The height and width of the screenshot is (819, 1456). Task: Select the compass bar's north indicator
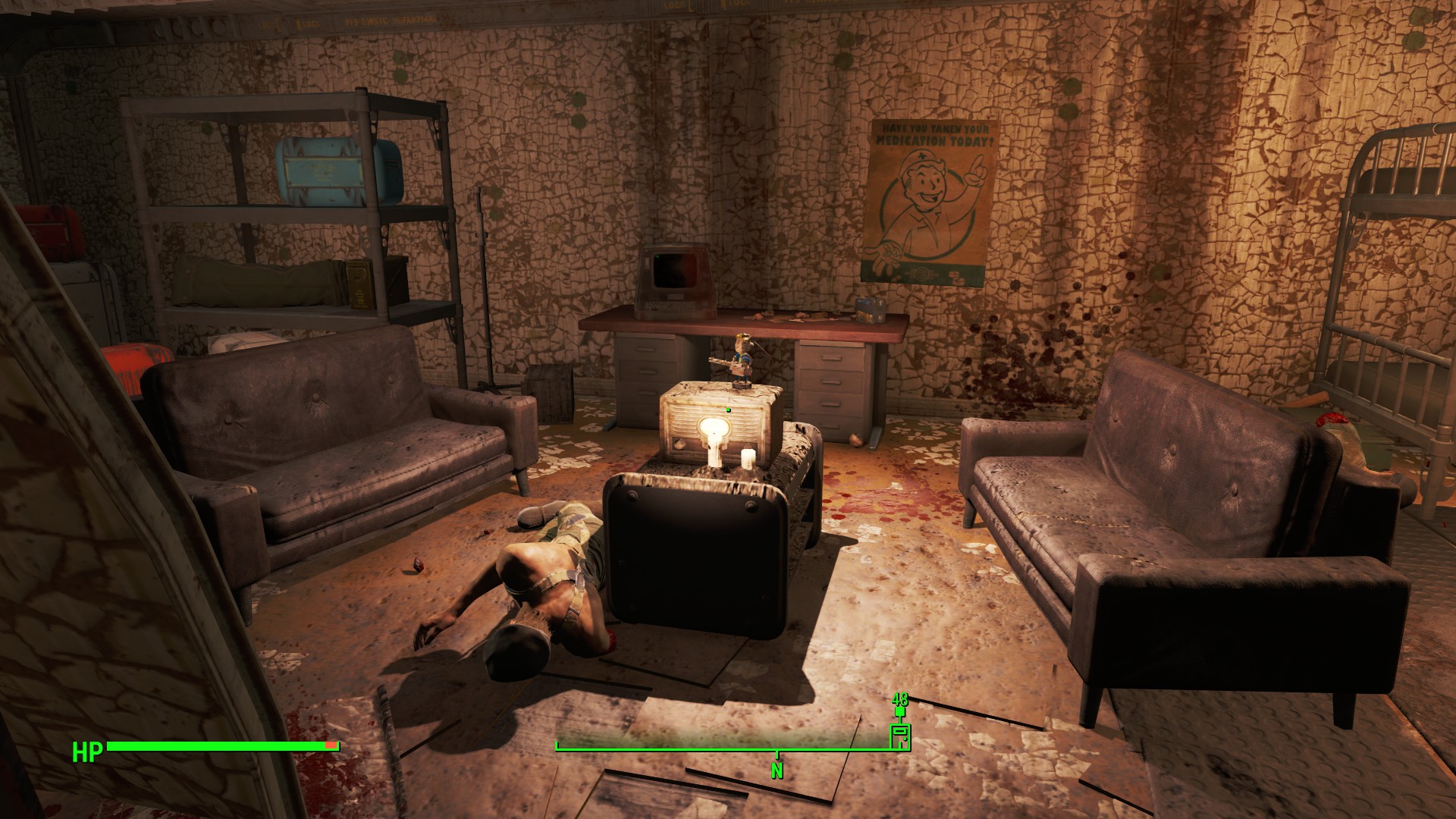777,770
